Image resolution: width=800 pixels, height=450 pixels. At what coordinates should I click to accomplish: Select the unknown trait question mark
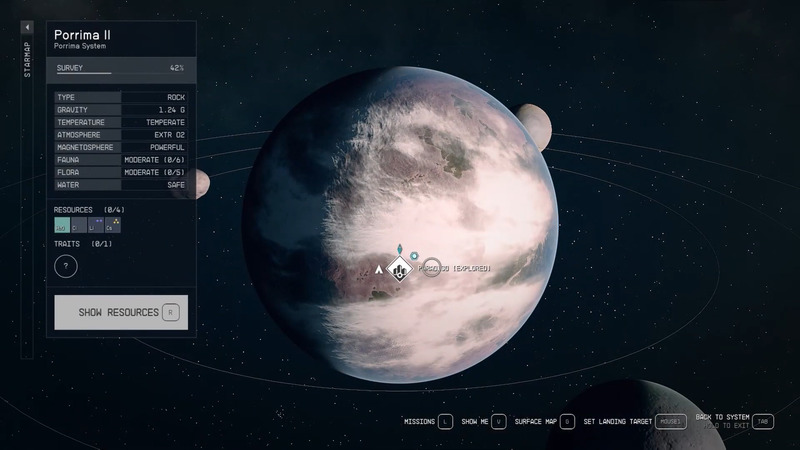[x=66, y=267]
